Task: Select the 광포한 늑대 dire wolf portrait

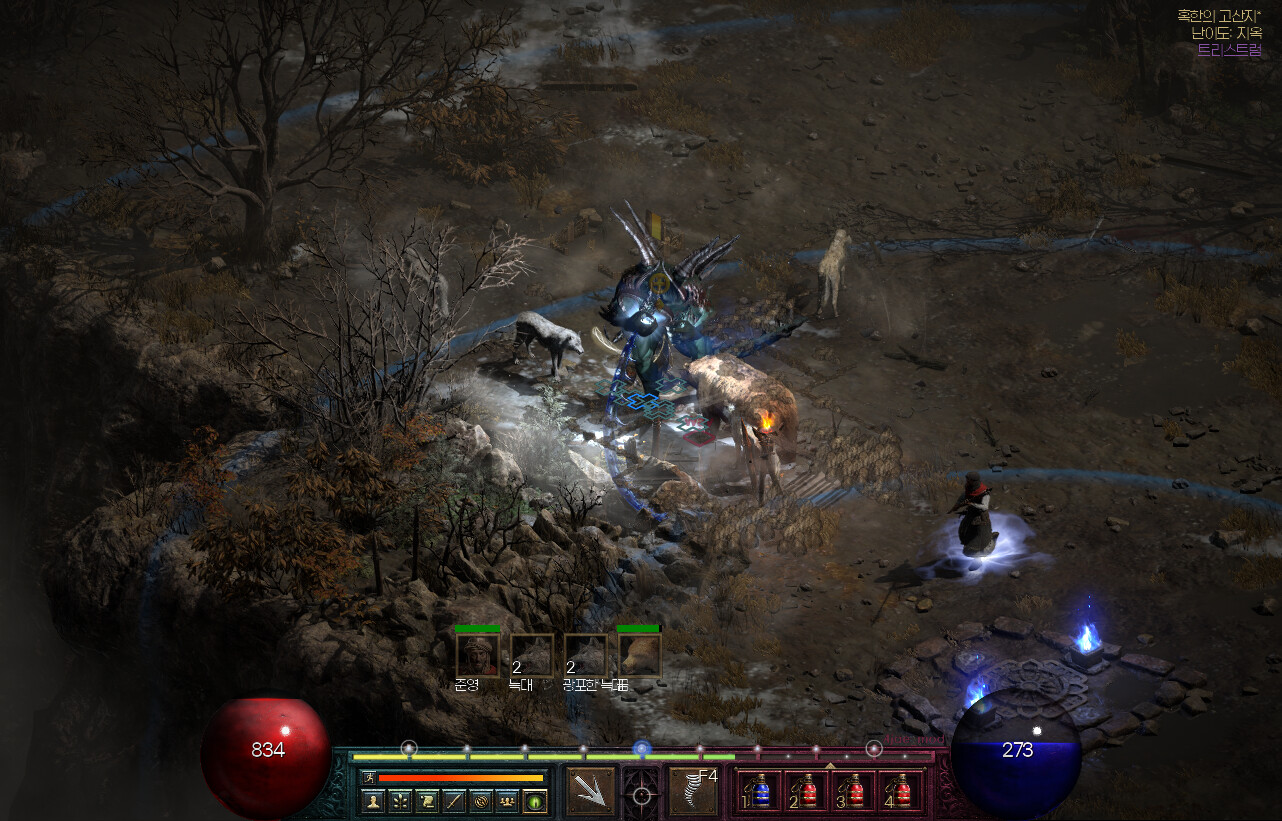Action: click(585, 655)
